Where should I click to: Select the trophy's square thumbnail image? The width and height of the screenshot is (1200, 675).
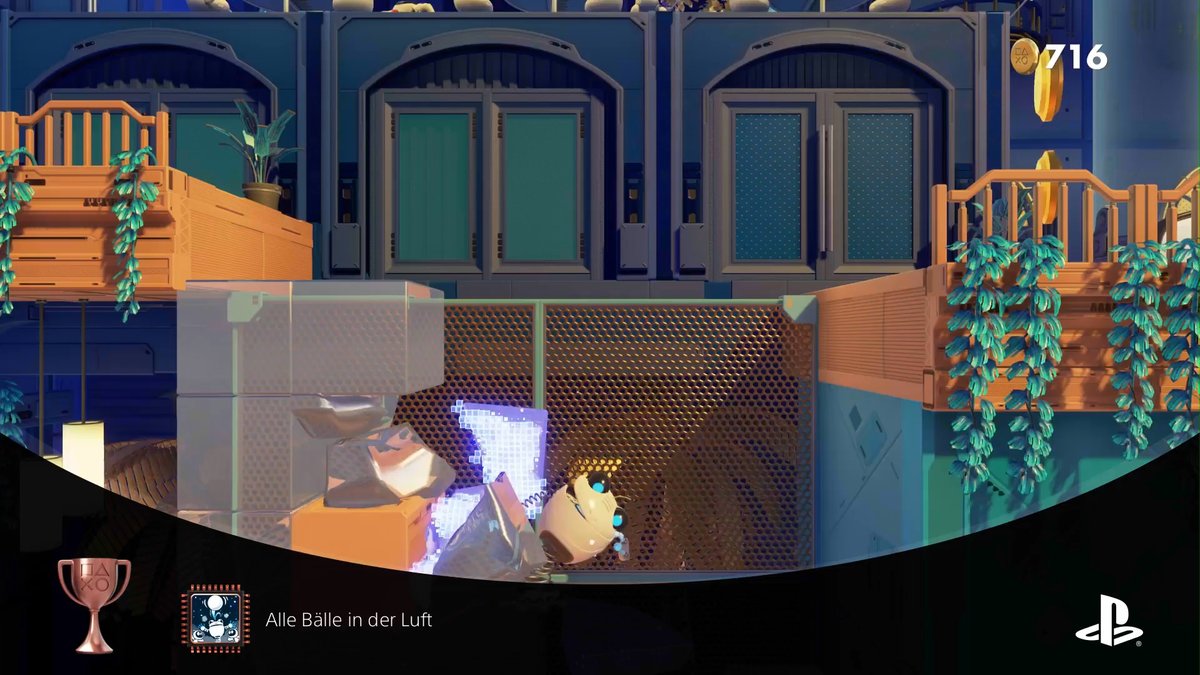(215, 620)
